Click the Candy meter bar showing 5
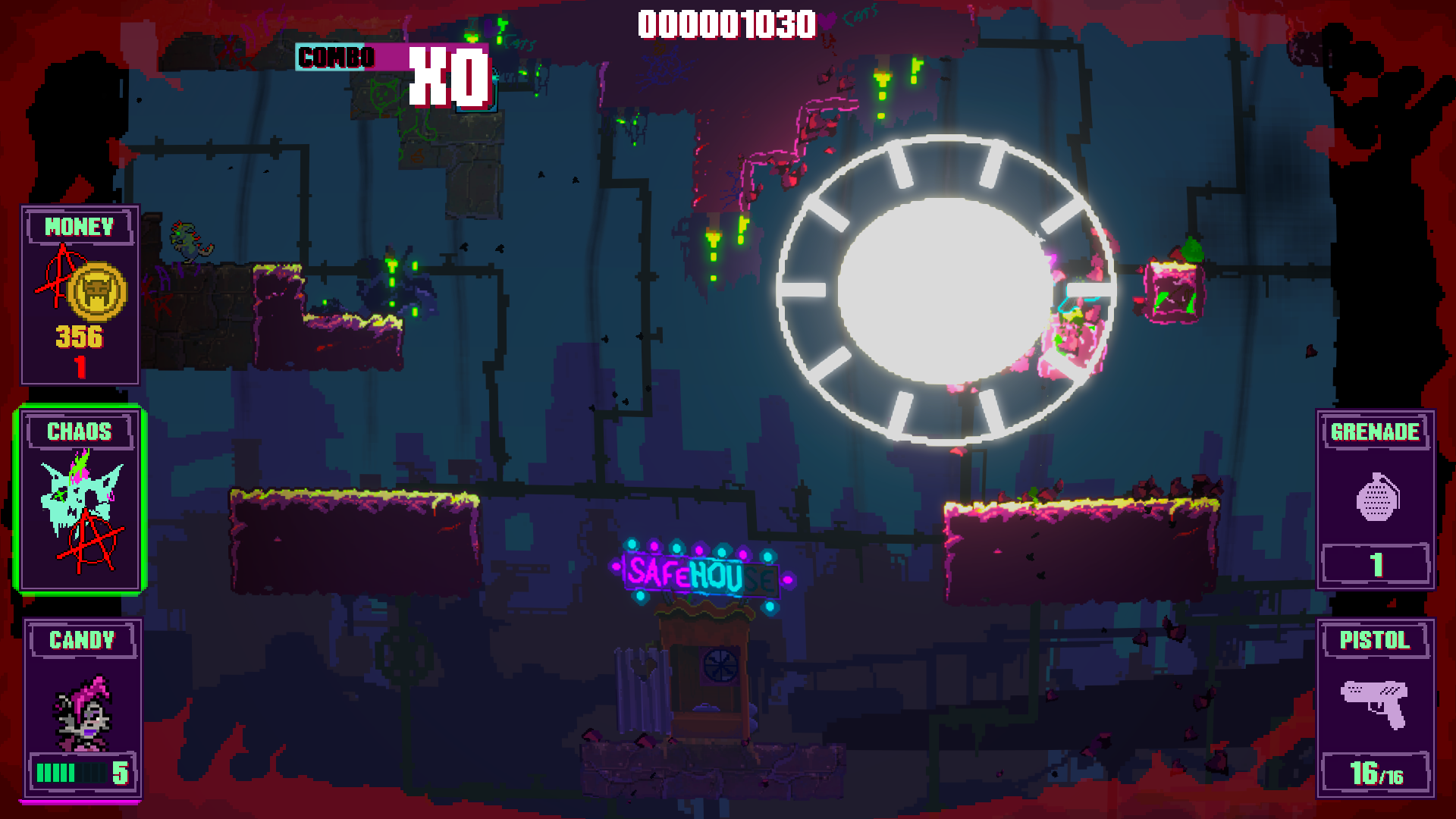 [x=72, y=773]
